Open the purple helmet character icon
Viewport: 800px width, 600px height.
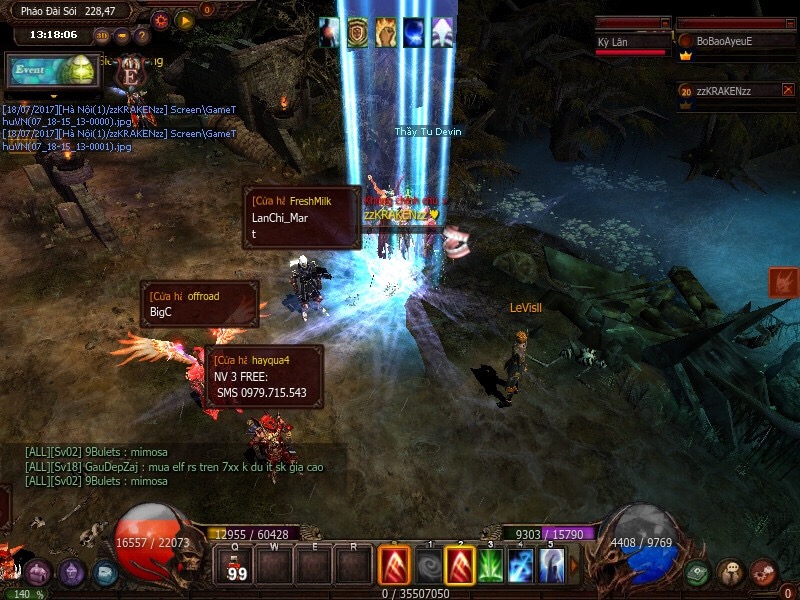click(72, 573)
